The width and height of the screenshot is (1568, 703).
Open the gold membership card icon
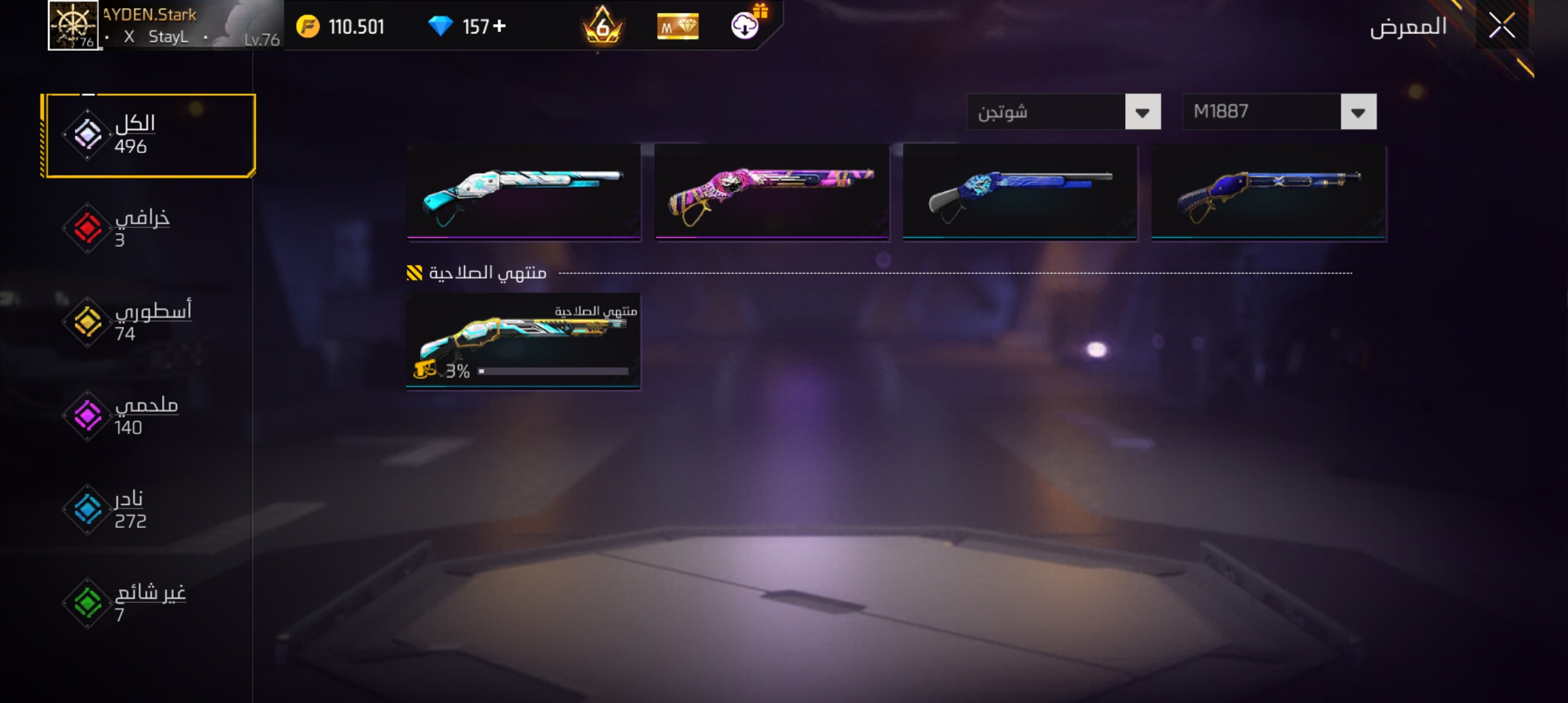[677, 27]
